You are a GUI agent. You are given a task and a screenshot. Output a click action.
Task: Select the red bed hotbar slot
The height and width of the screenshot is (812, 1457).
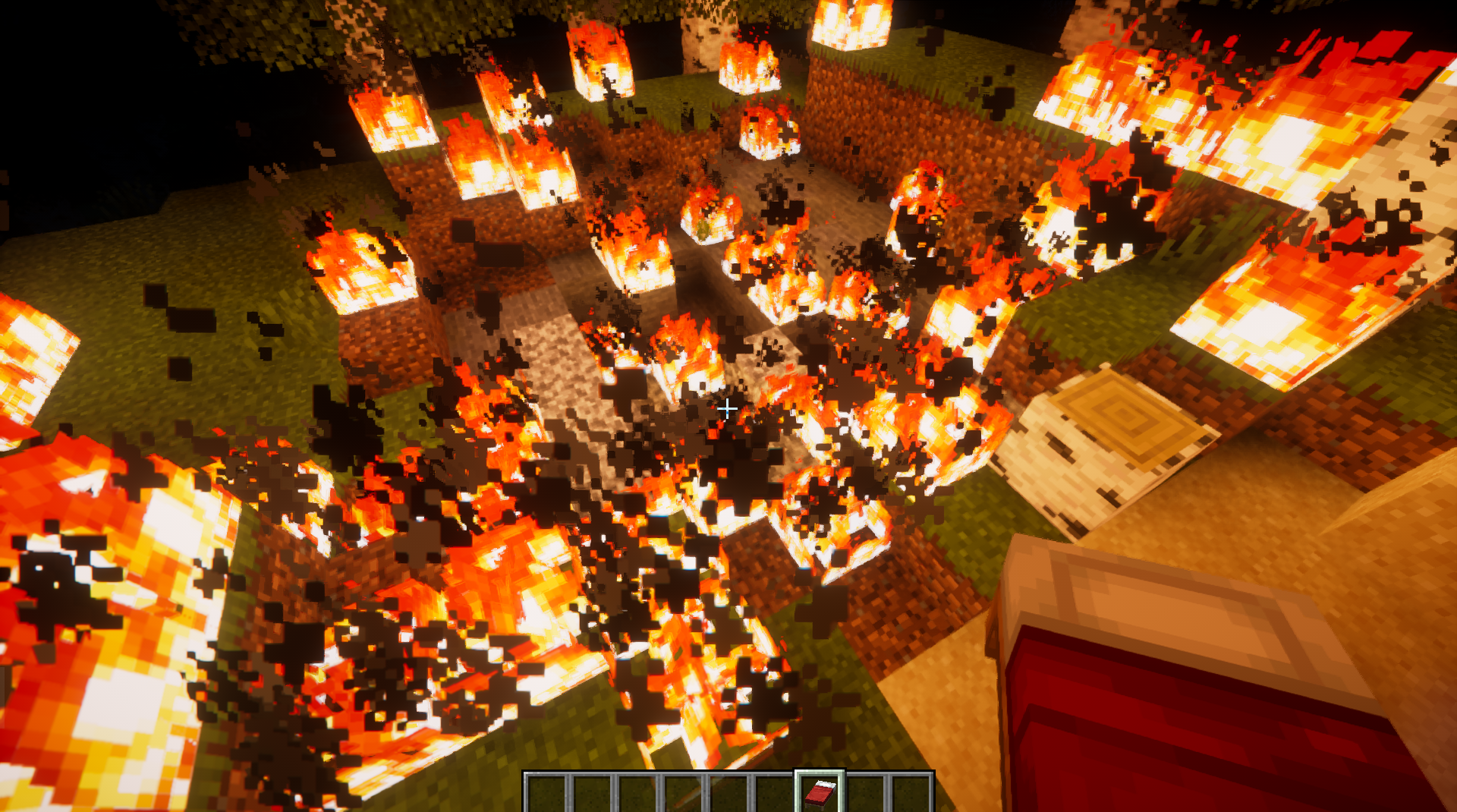(x=820, y=792)
